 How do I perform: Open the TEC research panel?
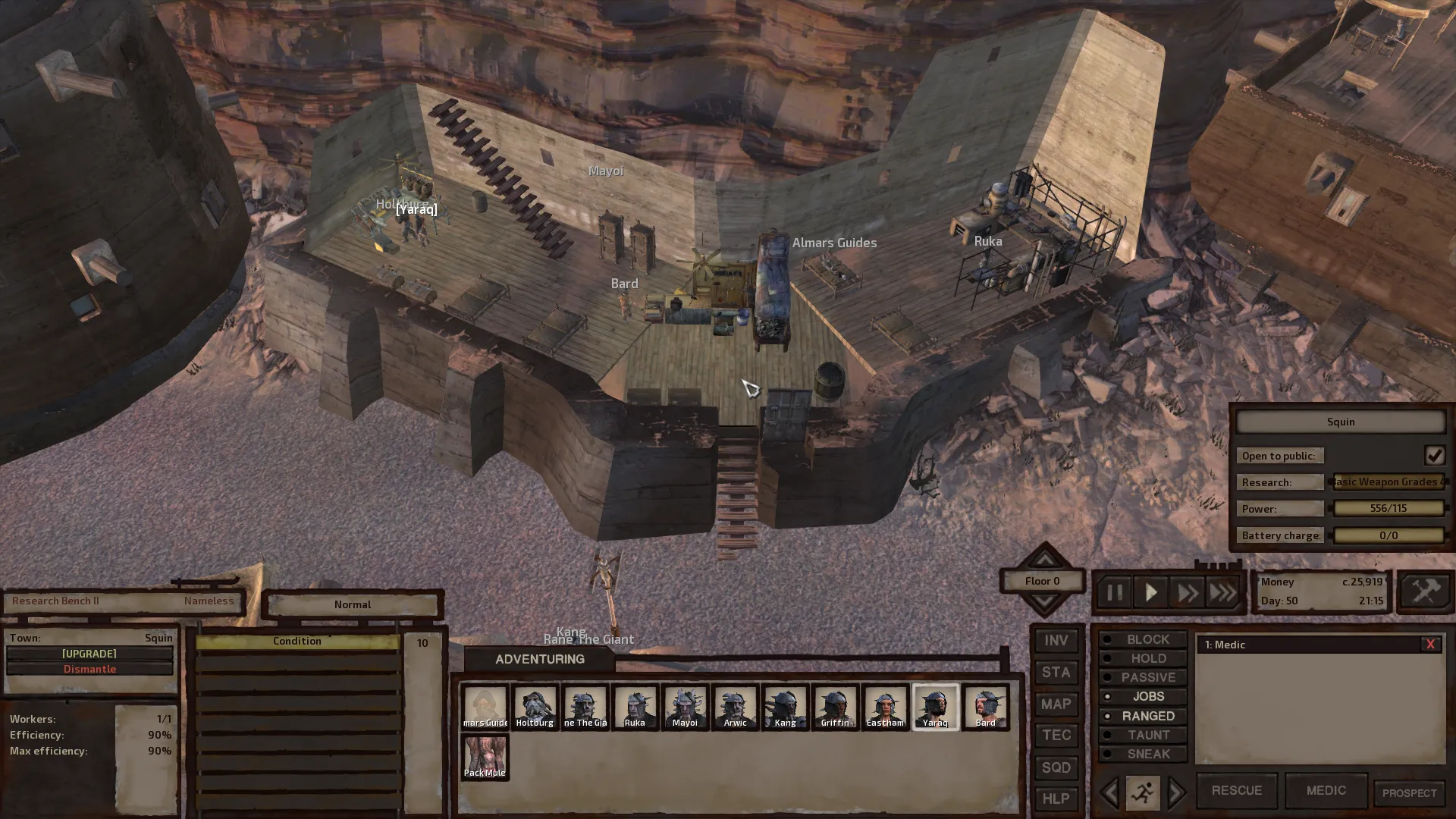(x=1056, y=736)
